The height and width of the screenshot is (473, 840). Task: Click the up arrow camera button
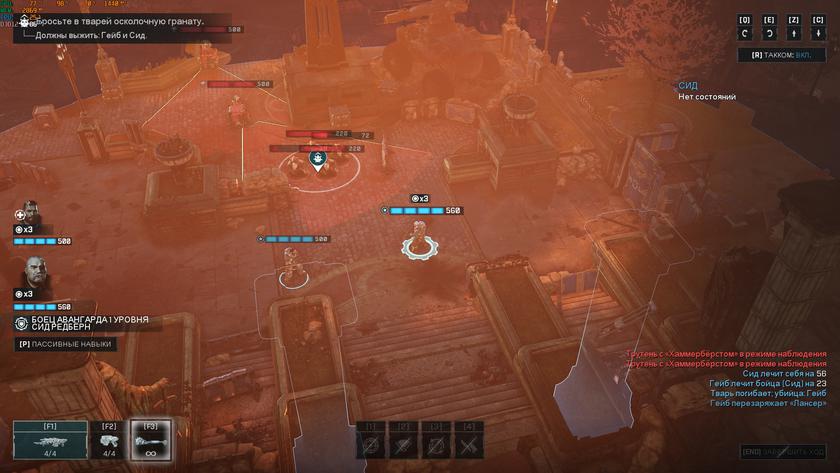click(x=794, y=35)
